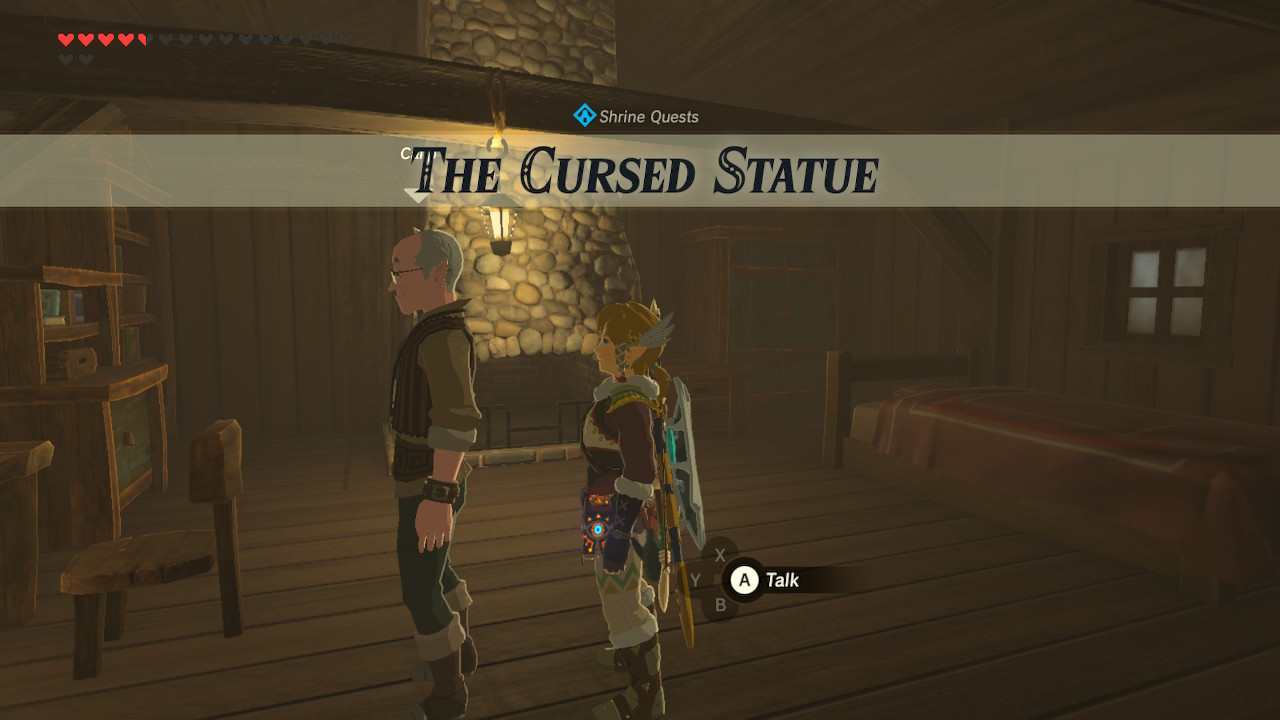This screenshot has width=1280, height=720.
Task: Select the first full red heart
Action: tap(66, 40)
